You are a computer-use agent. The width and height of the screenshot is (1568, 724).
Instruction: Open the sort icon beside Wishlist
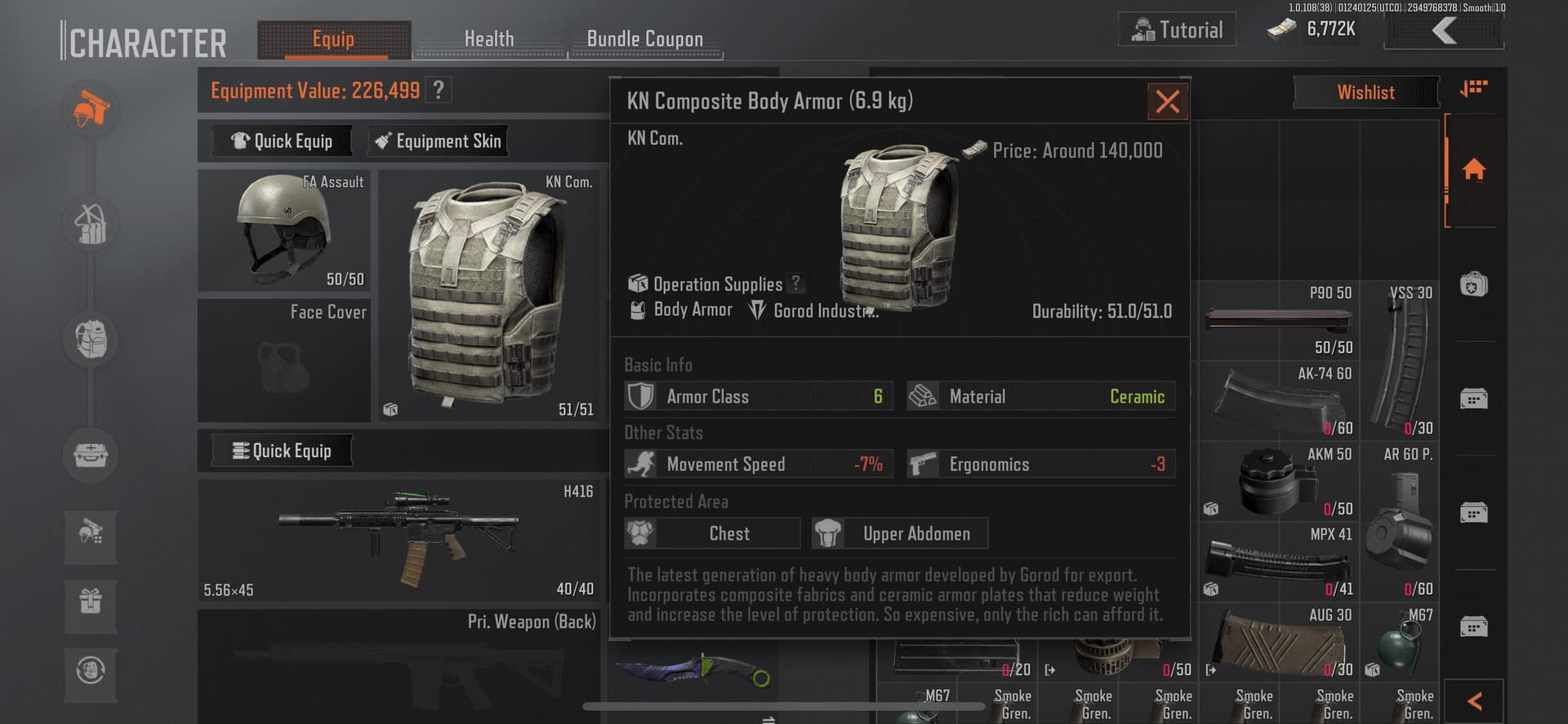pyautogui.click(x=1473, y=88)
